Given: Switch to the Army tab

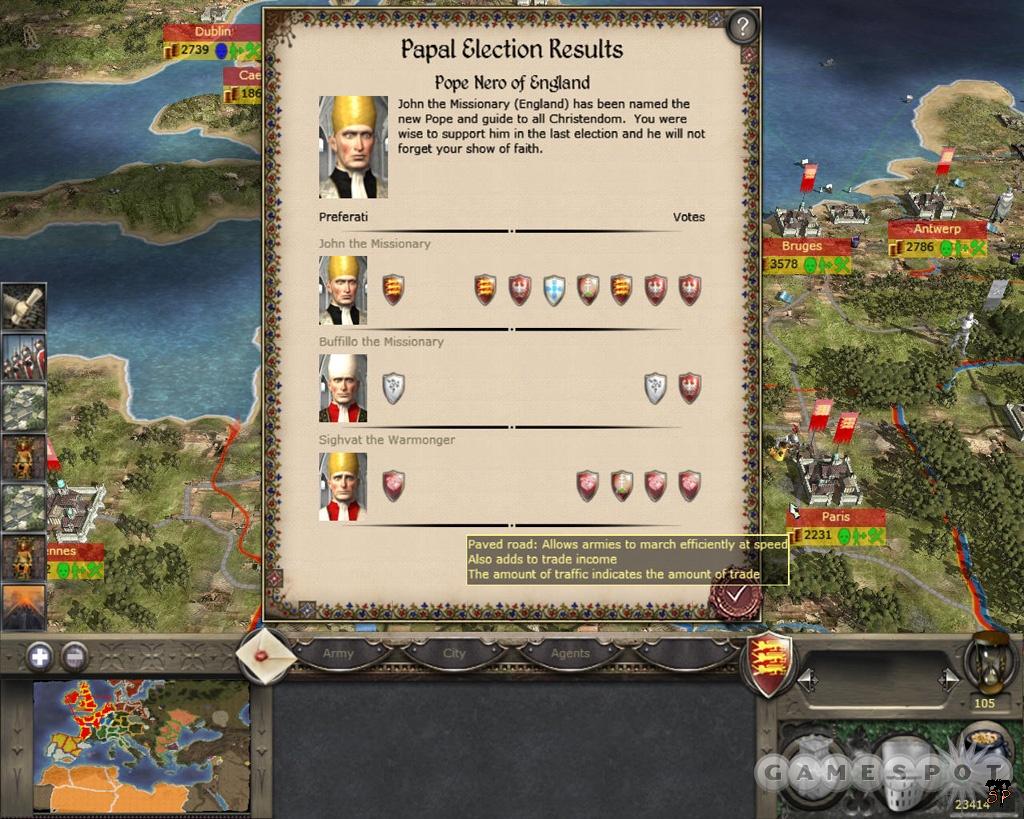Looking at the screenshot, I should 338,653.
